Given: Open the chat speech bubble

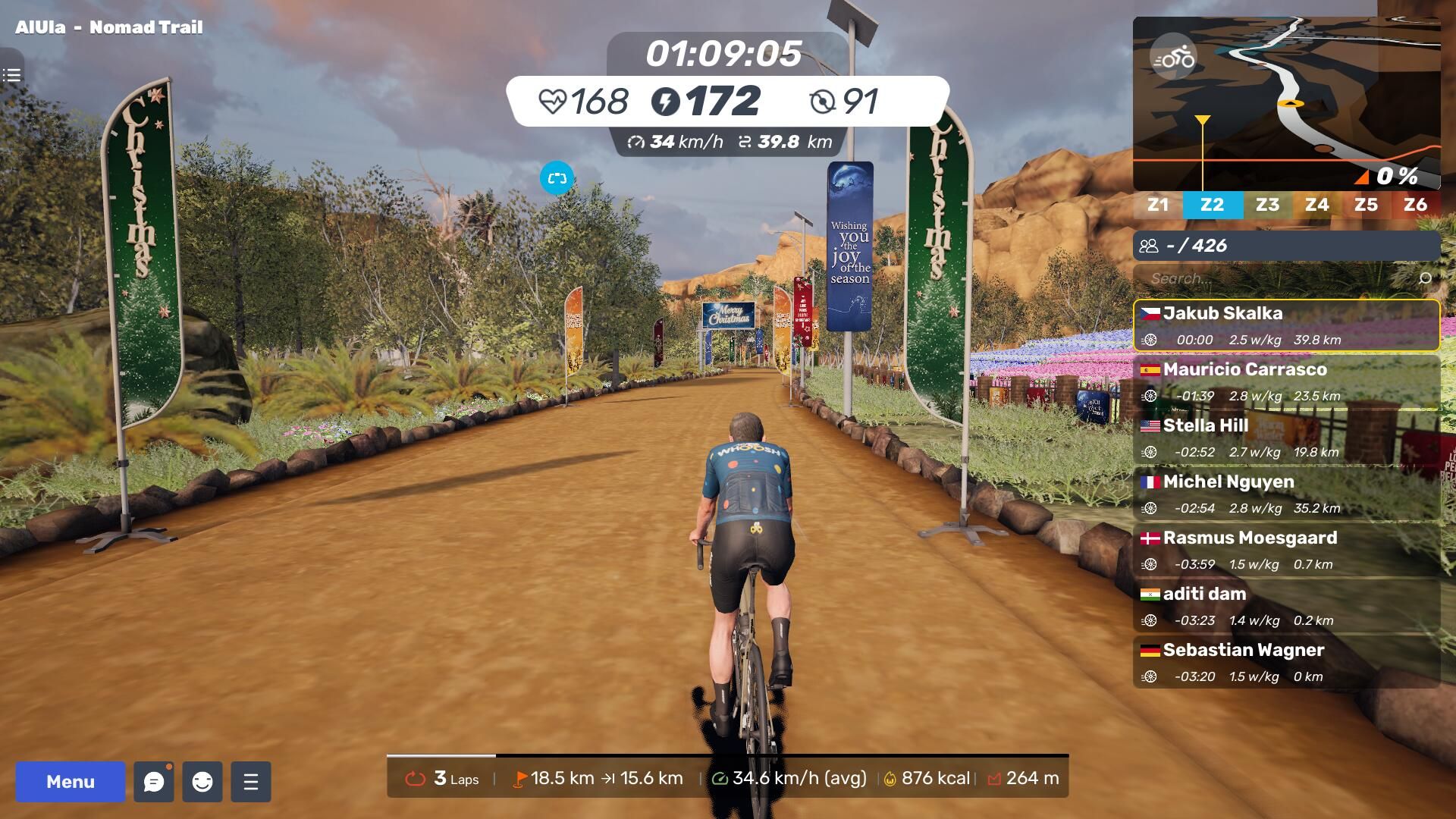Looking at the screenshot, I should (x=154, y=782).
